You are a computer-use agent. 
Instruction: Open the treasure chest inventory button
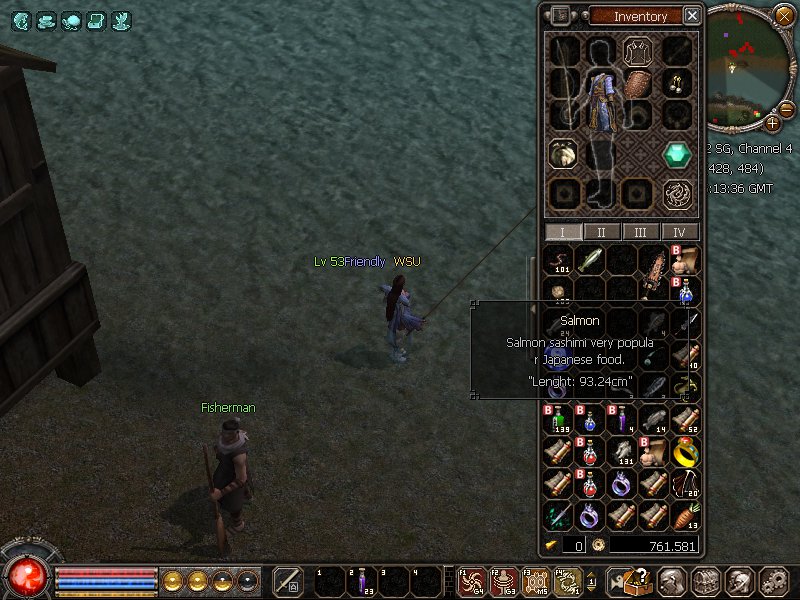coord(705,580)
